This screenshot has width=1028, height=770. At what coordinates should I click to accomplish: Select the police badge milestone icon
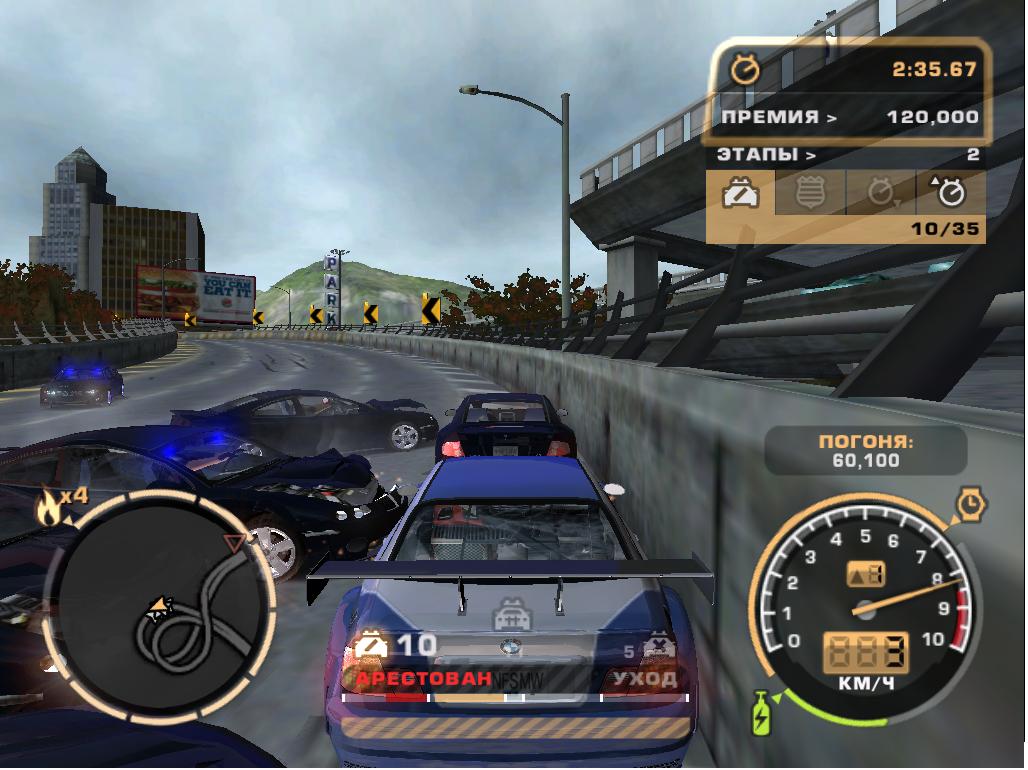[811, 193]
